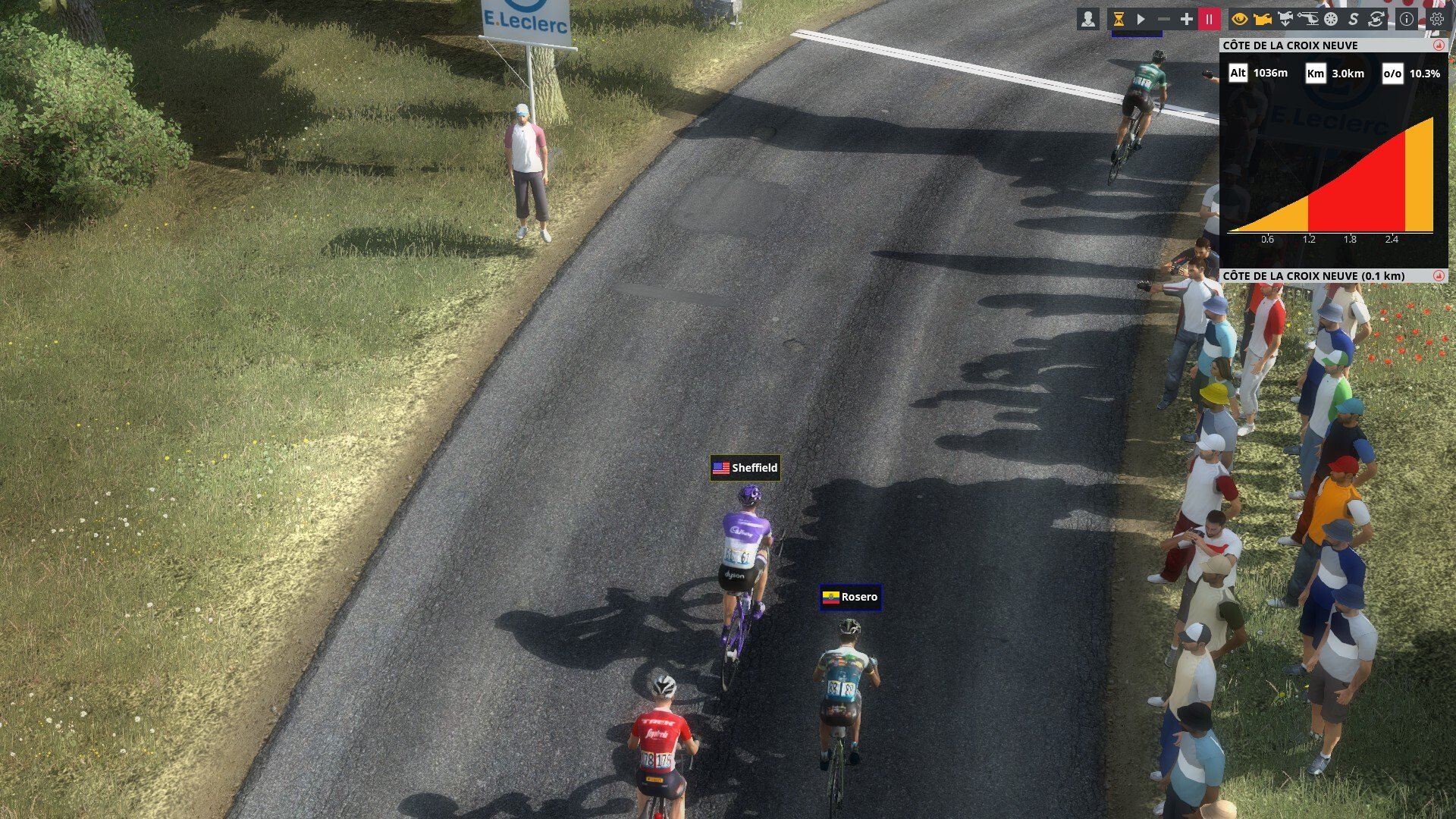
Task: Increase game speed with the plus button
Action: (1187, 20)
